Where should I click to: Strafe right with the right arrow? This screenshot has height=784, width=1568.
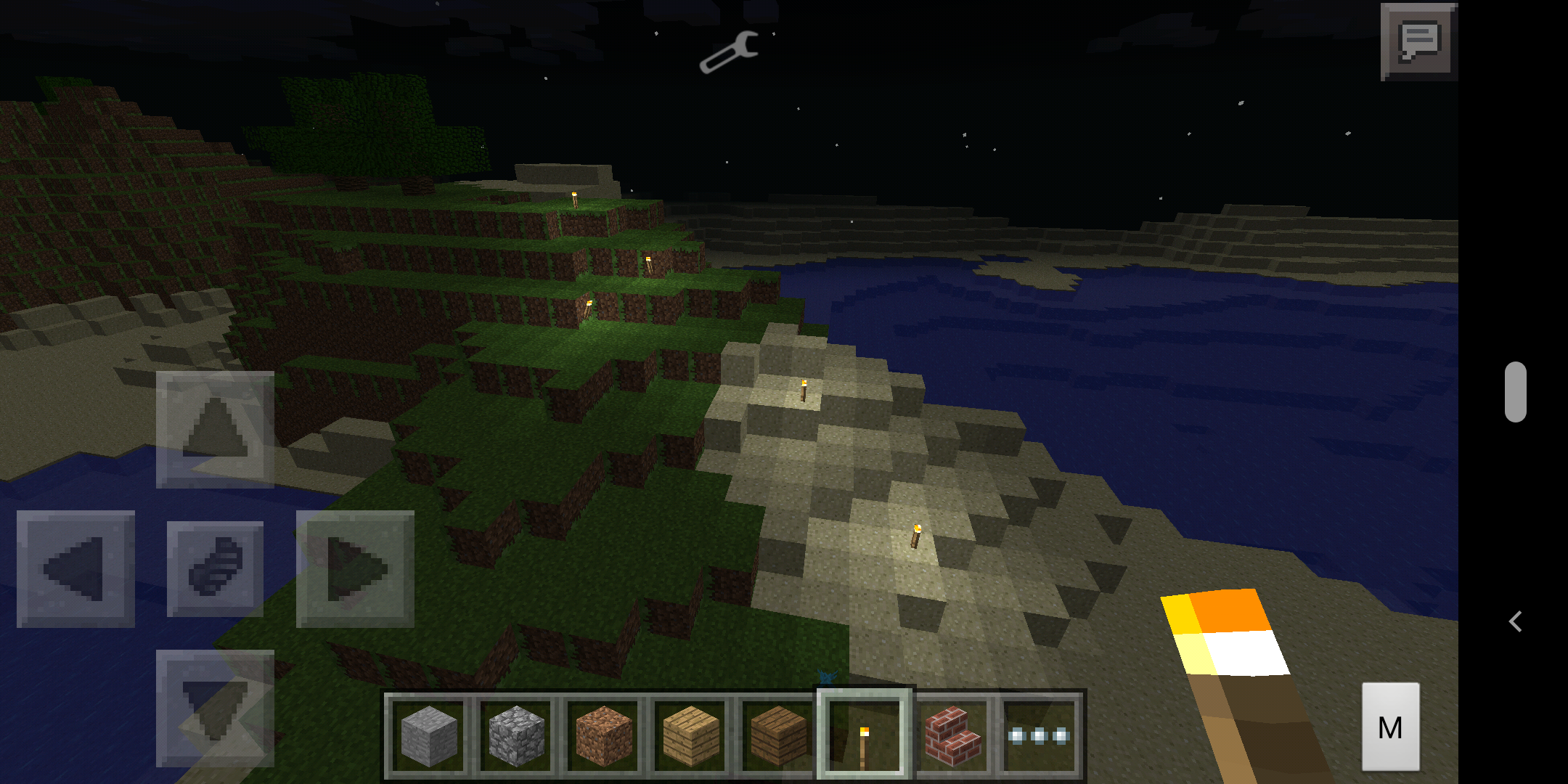click(355, 569)
